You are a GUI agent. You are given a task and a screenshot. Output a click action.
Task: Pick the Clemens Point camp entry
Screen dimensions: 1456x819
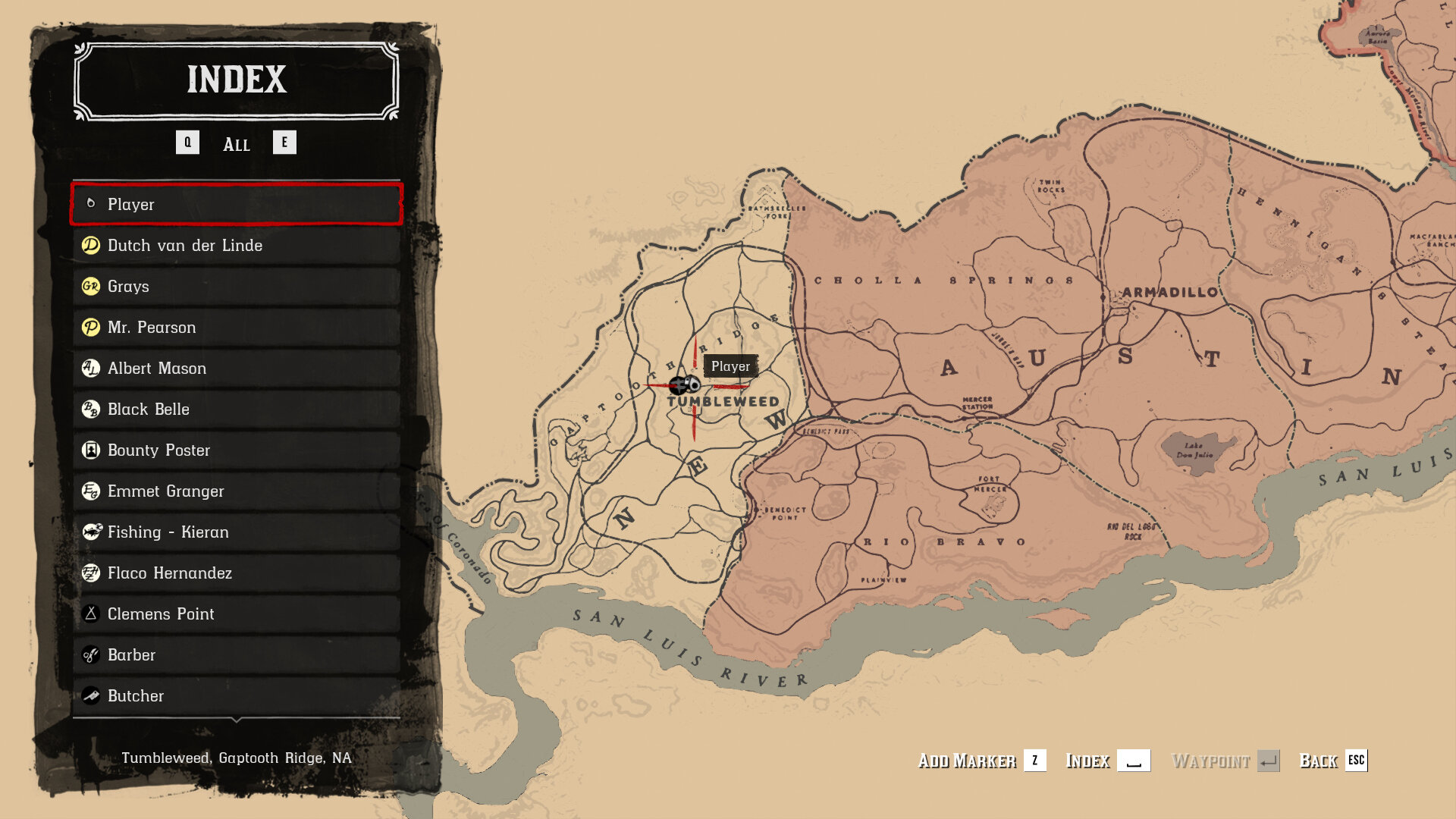[236, 613]
